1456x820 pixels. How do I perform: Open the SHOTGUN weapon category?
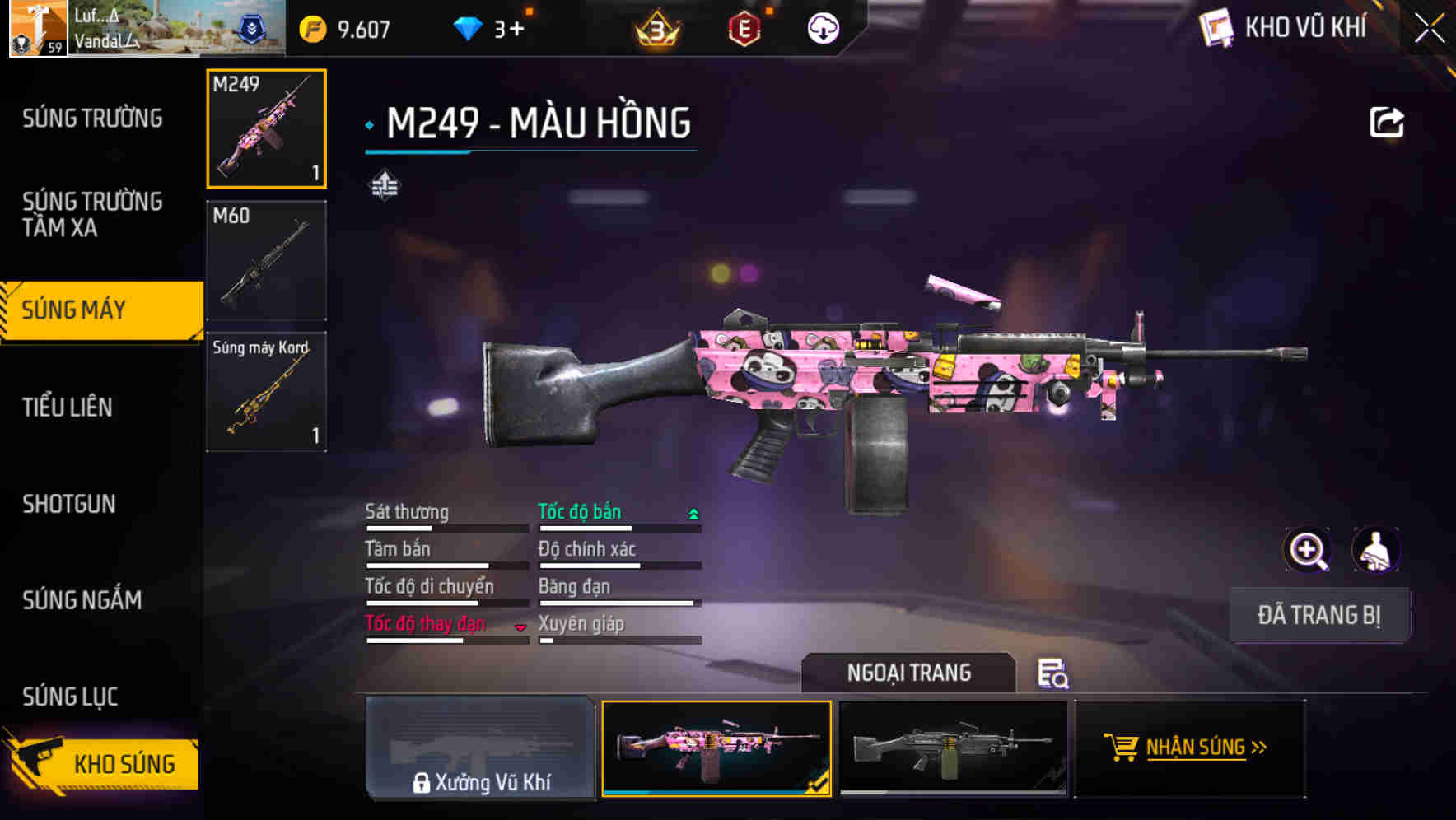(x=69, y=504)
